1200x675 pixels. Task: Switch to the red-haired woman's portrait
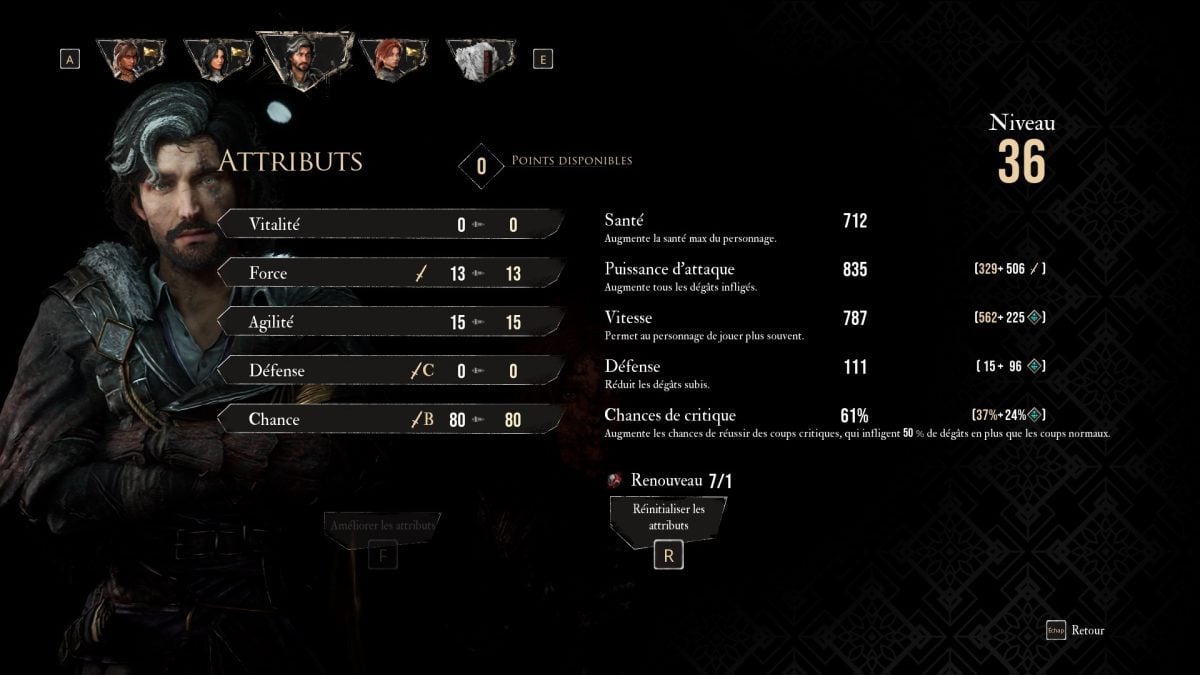pyautogui.click(x=392, y=60)
